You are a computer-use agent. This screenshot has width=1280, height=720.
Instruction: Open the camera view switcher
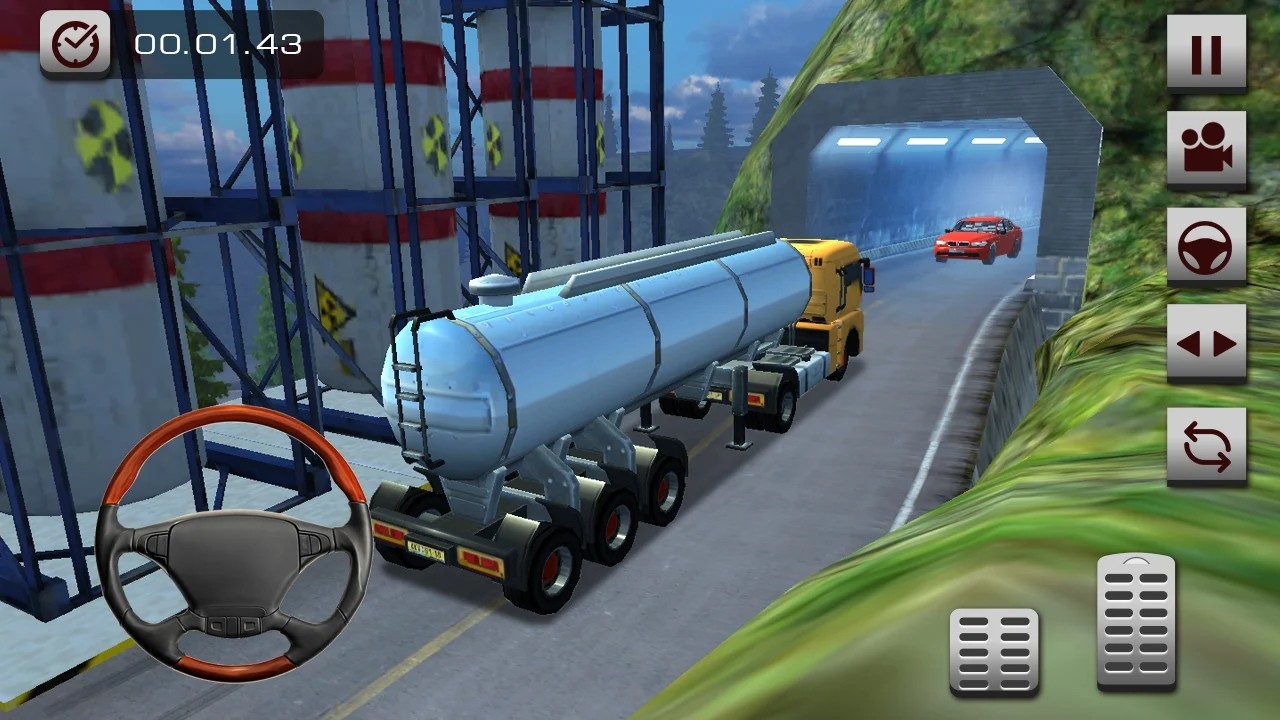1209,145
